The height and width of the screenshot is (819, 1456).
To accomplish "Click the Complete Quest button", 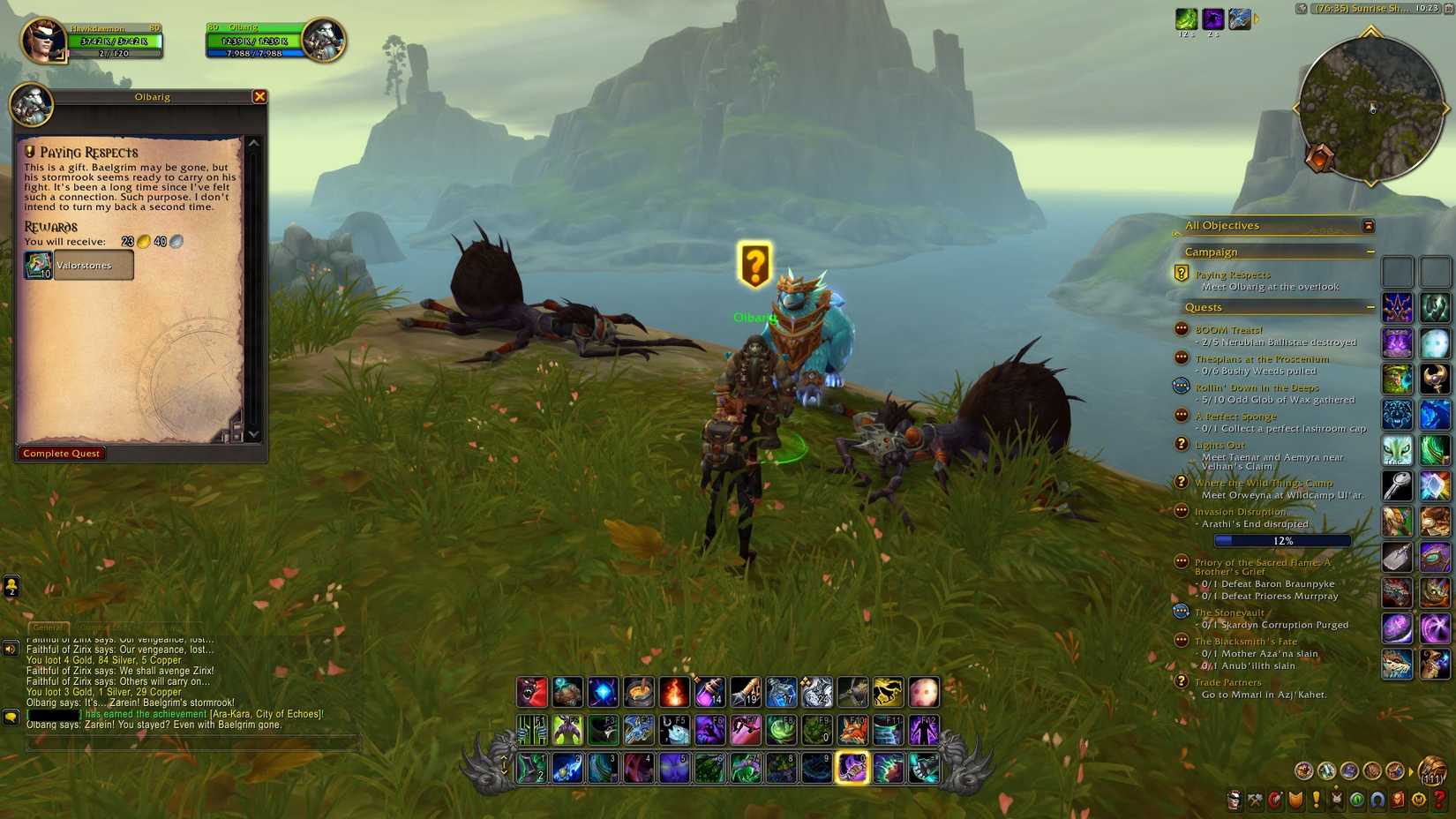I will [x=62, y=453].
